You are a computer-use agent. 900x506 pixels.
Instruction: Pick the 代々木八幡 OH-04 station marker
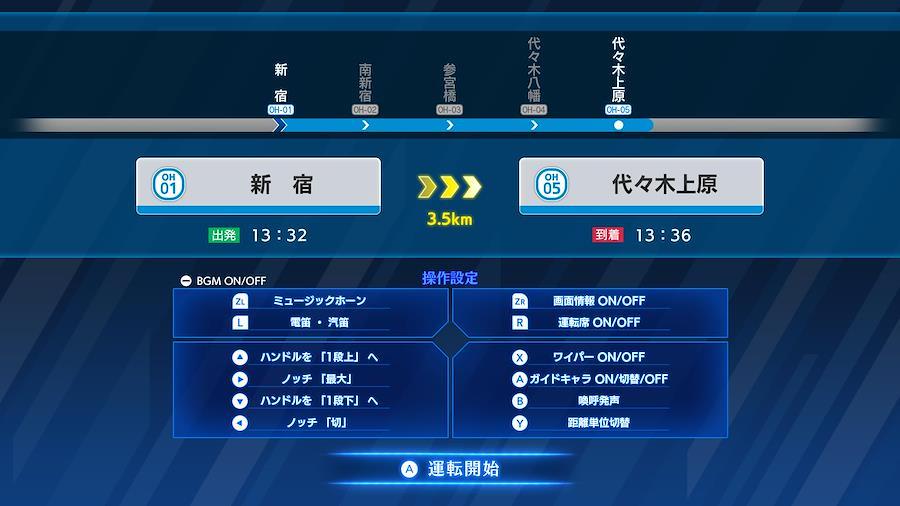[534, 110]
